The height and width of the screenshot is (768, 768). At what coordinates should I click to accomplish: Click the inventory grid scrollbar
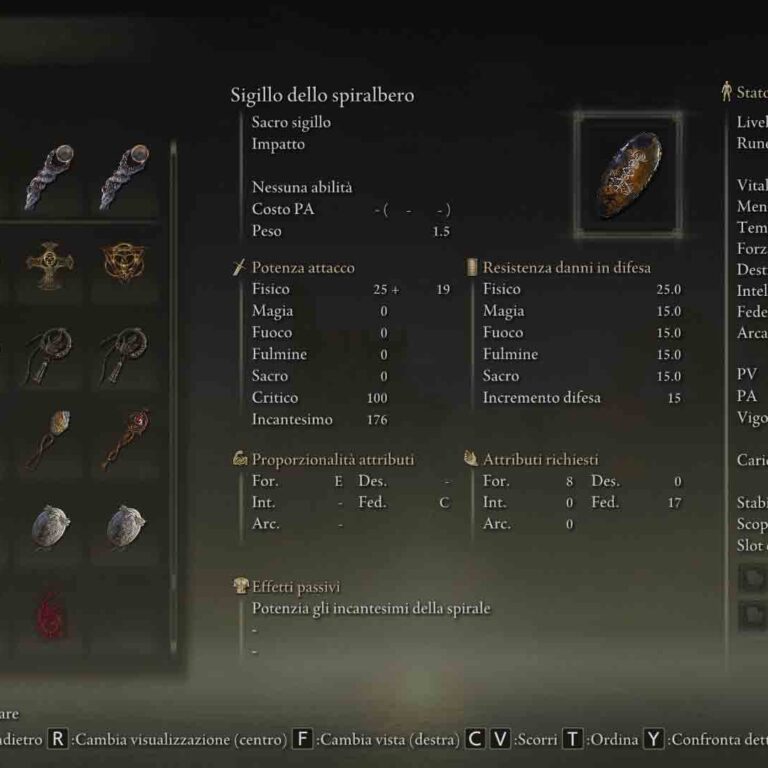point(173,400)
